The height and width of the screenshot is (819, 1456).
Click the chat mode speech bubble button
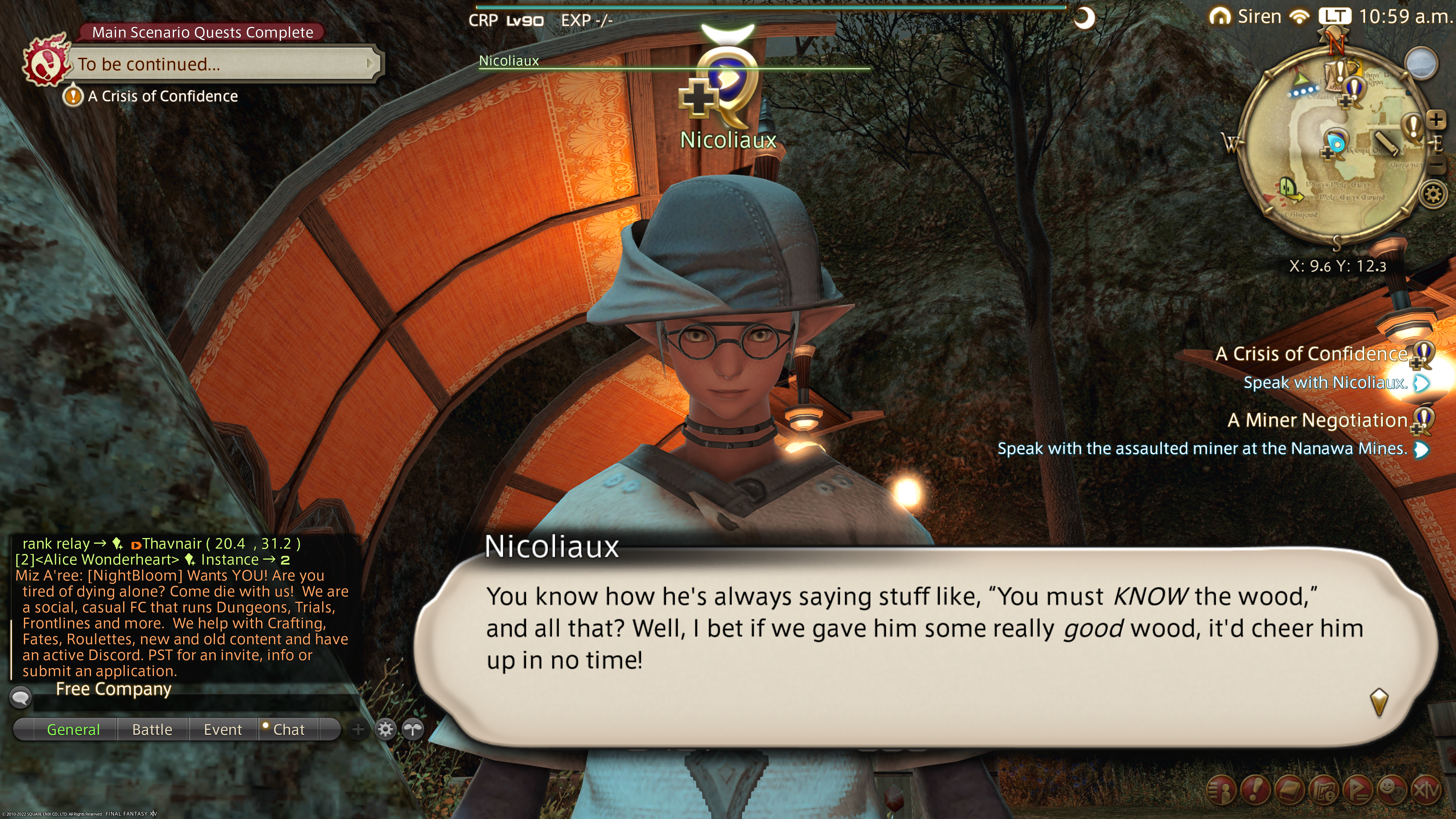[x=21, y=697]
